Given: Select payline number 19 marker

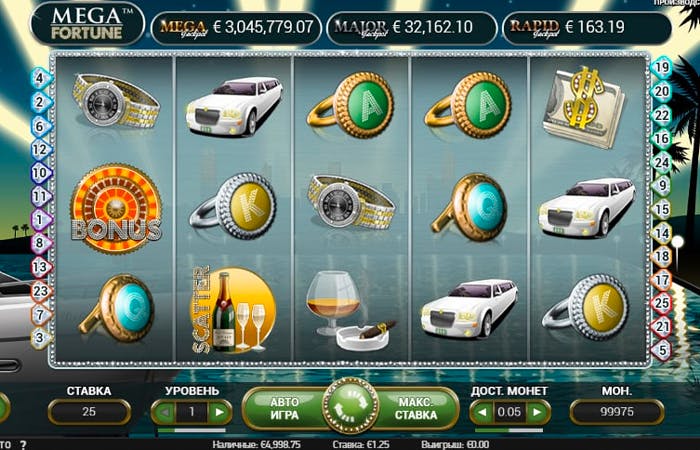Looking at the screenshot, I should [661, 68].
